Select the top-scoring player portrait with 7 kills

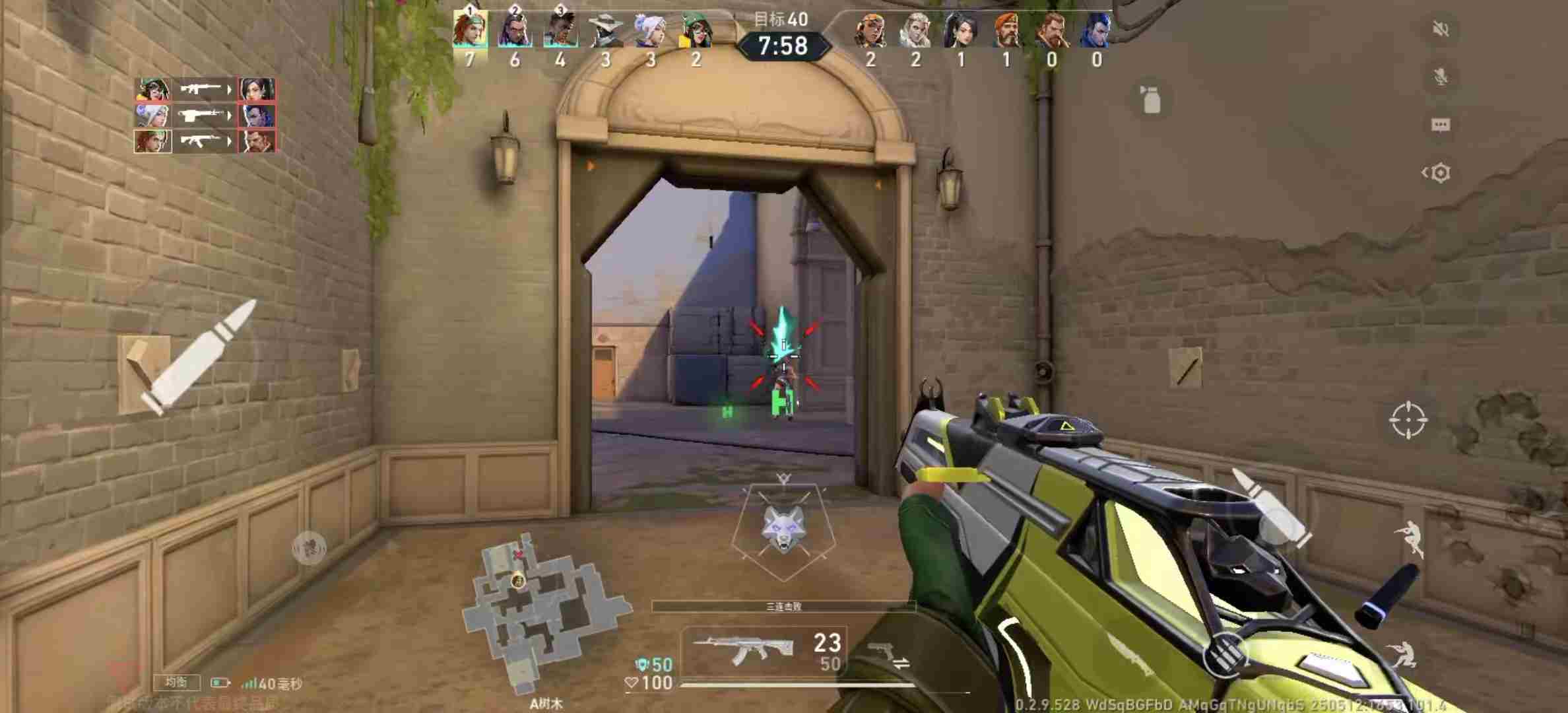470,30
